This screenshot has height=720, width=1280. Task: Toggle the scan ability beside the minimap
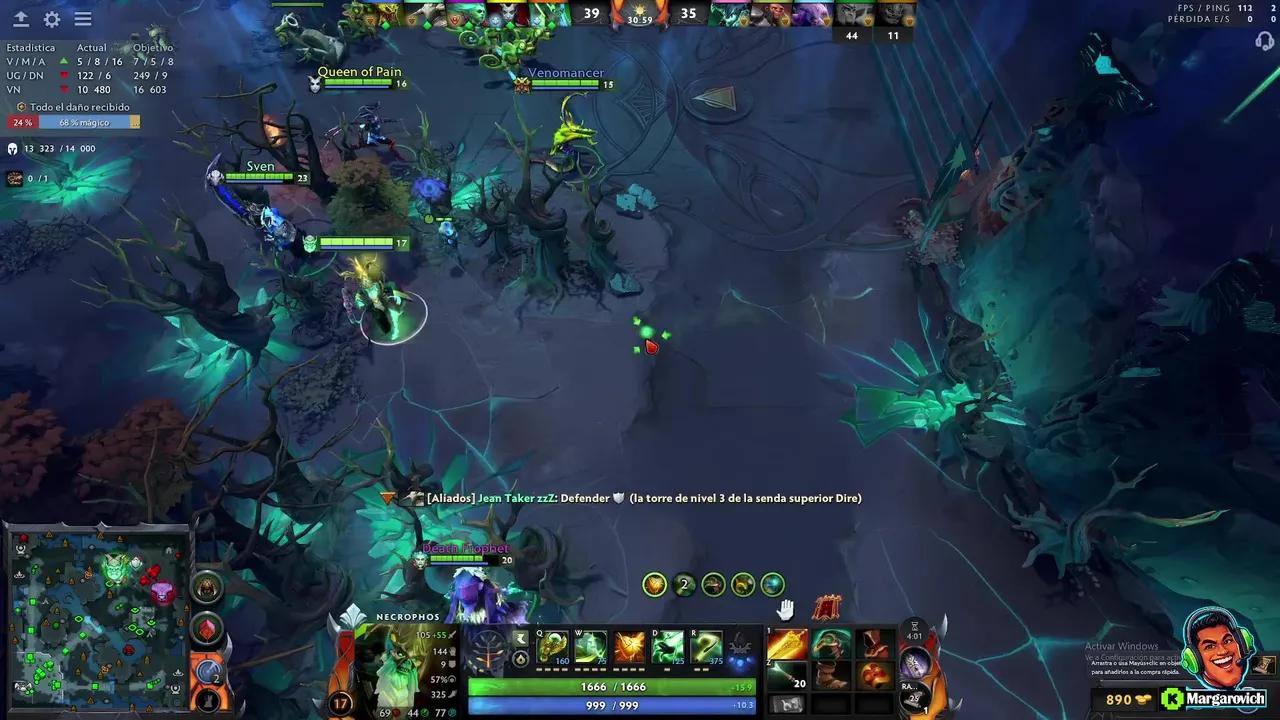pyautogui.click(x=207, y=673)
